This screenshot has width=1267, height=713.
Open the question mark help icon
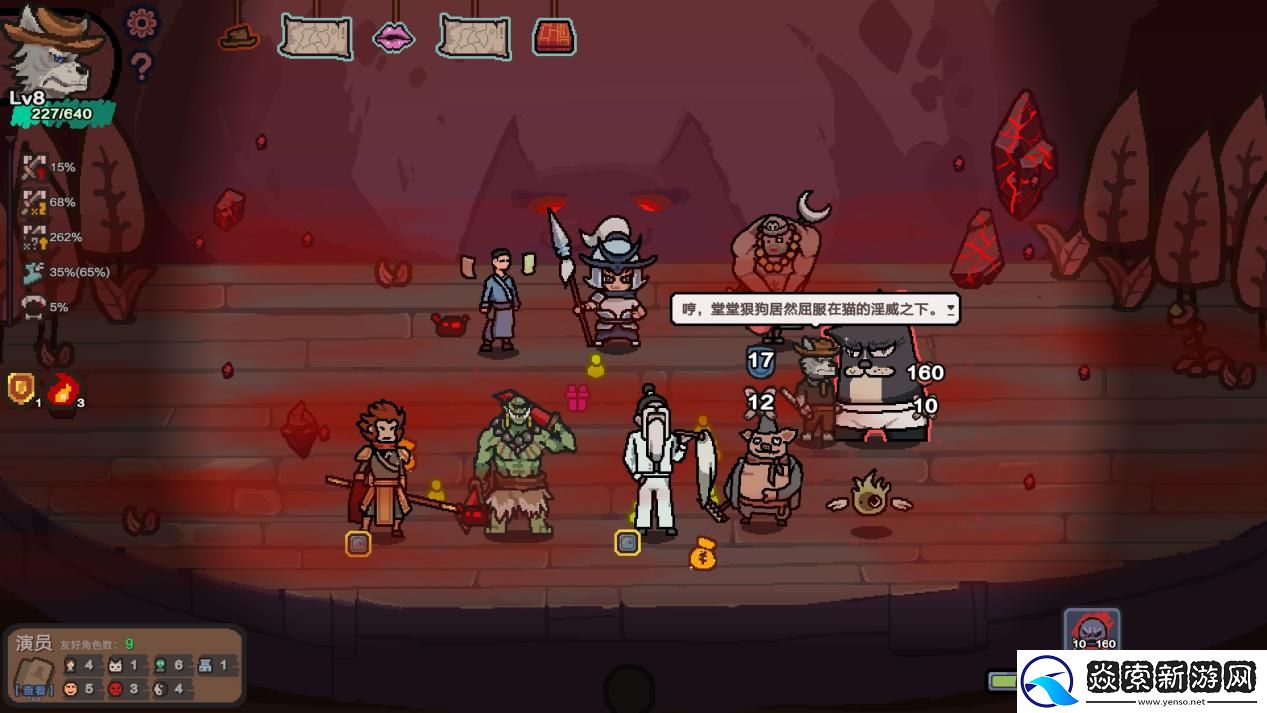pyautogui.click(x=142, y=66)
